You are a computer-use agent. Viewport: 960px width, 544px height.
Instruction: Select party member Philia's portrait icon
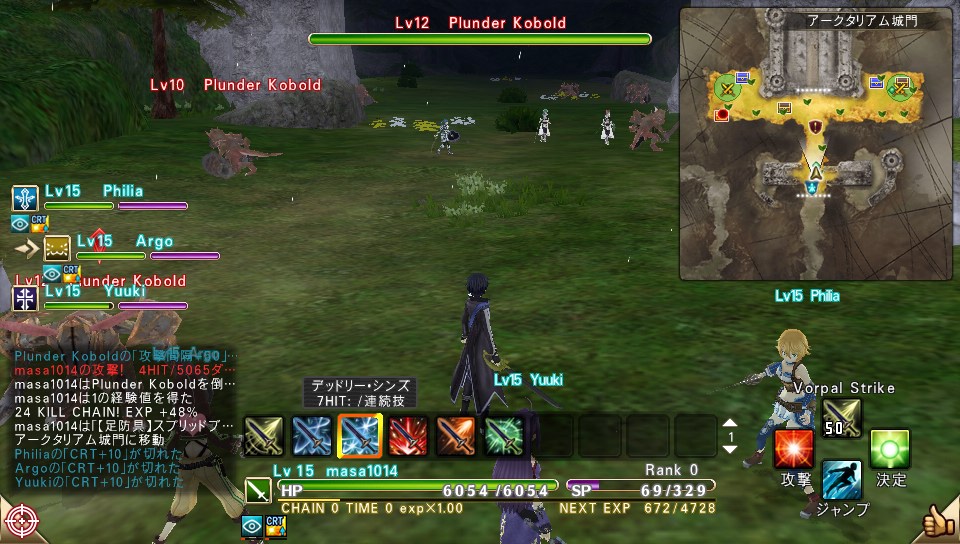tap(25, 197)
